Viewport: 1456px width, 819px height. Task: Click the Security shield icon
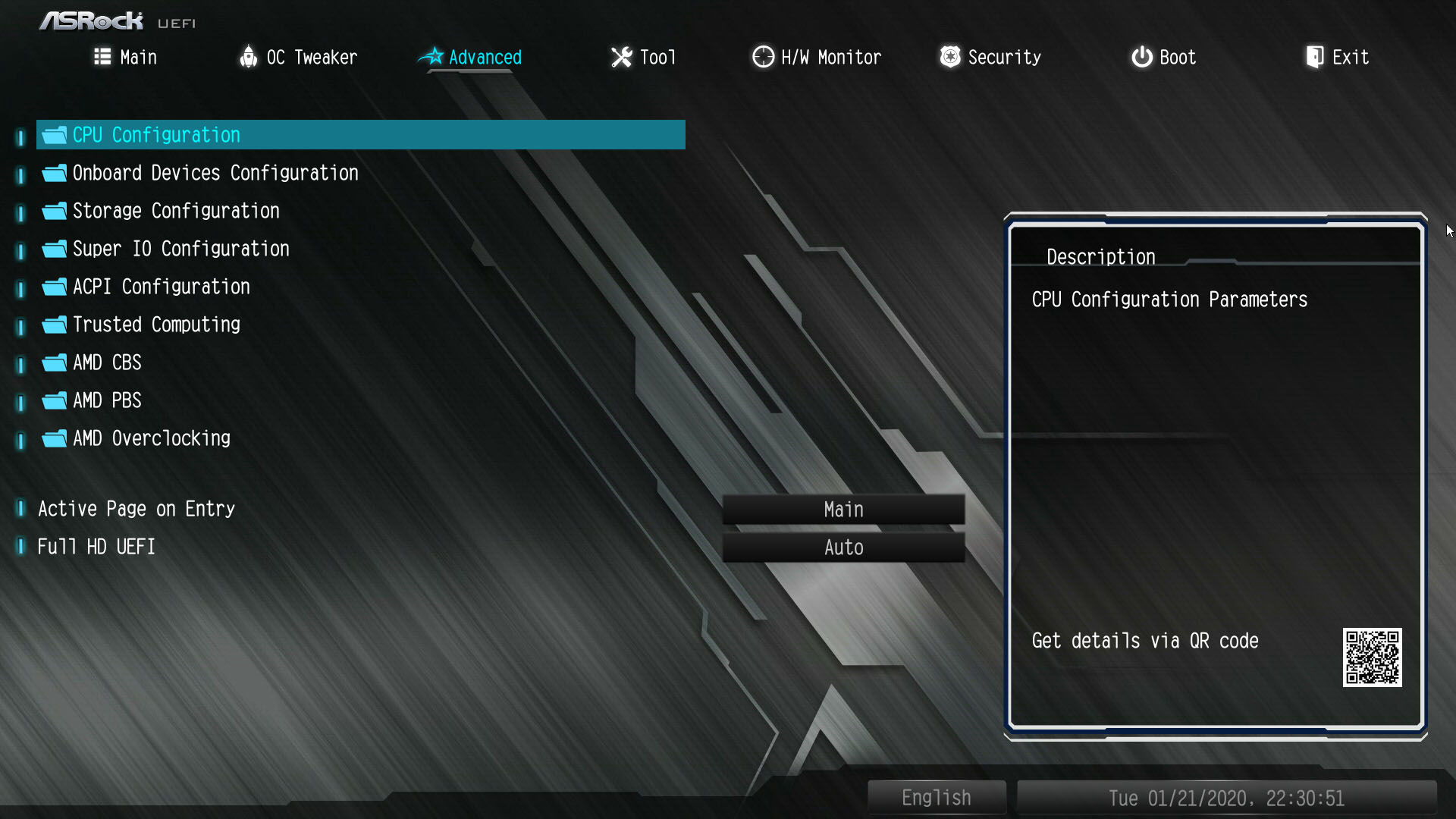pos(949,57)
